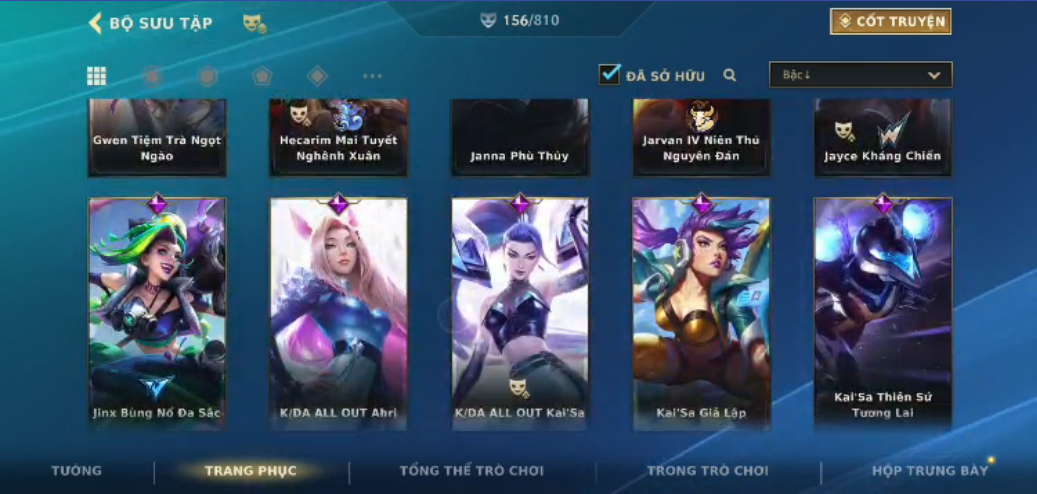Open the three-dots more filters option
This screenshot has height=494, width=1037.
pos(372,76)
